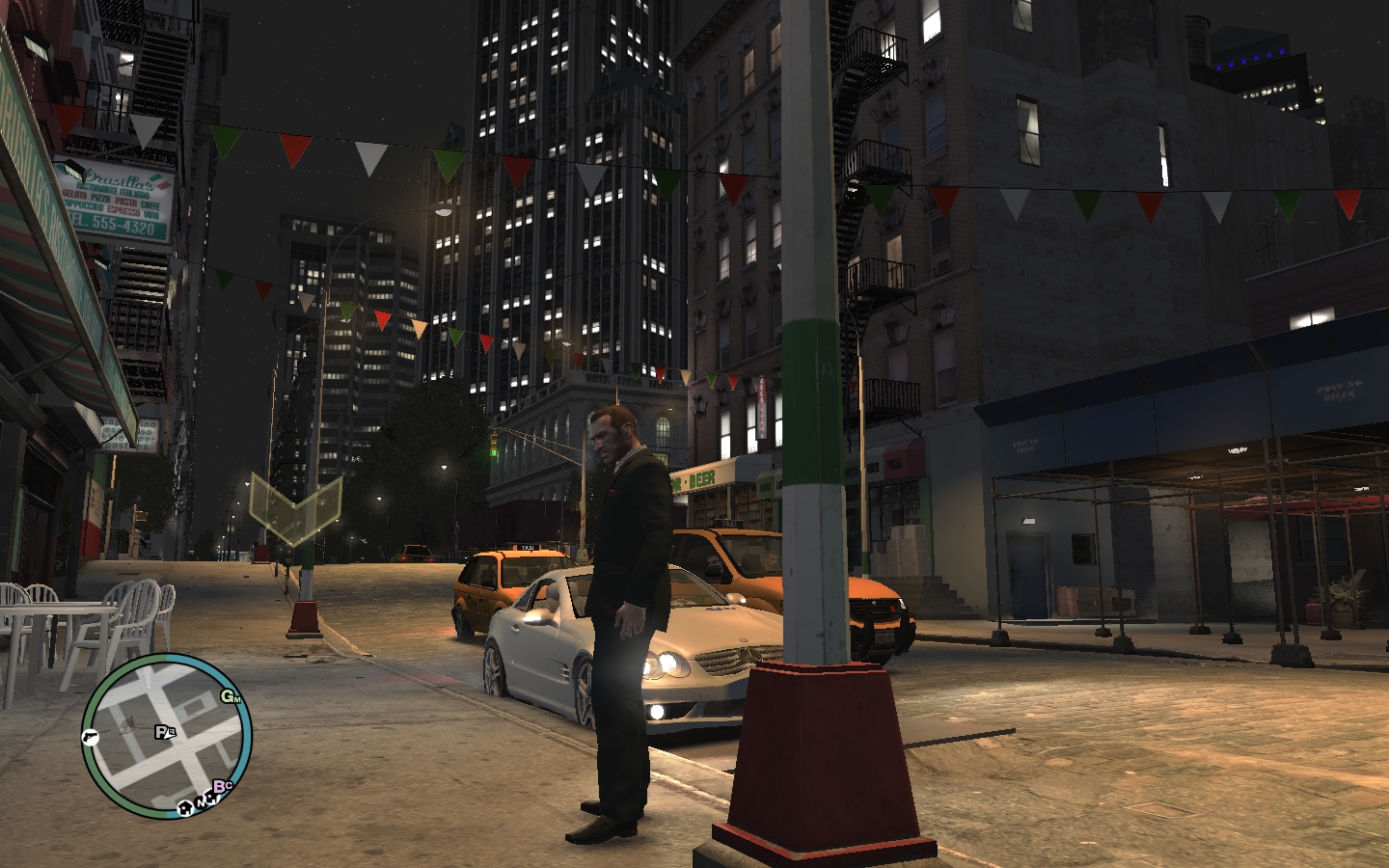Viewport: 1389px width, 868px height.
Task: Select the PR marker on the minimap
Action: 165,732
